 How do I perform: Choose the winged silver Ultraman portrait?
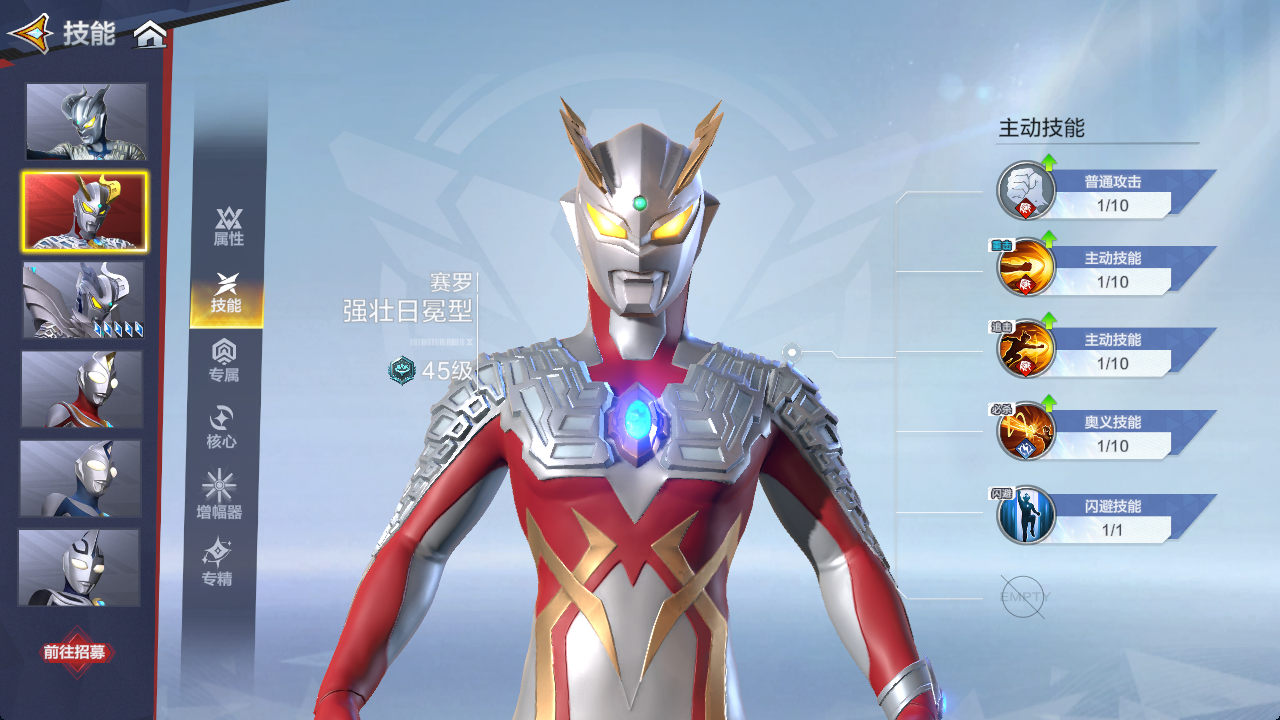(x=84, y=300)
